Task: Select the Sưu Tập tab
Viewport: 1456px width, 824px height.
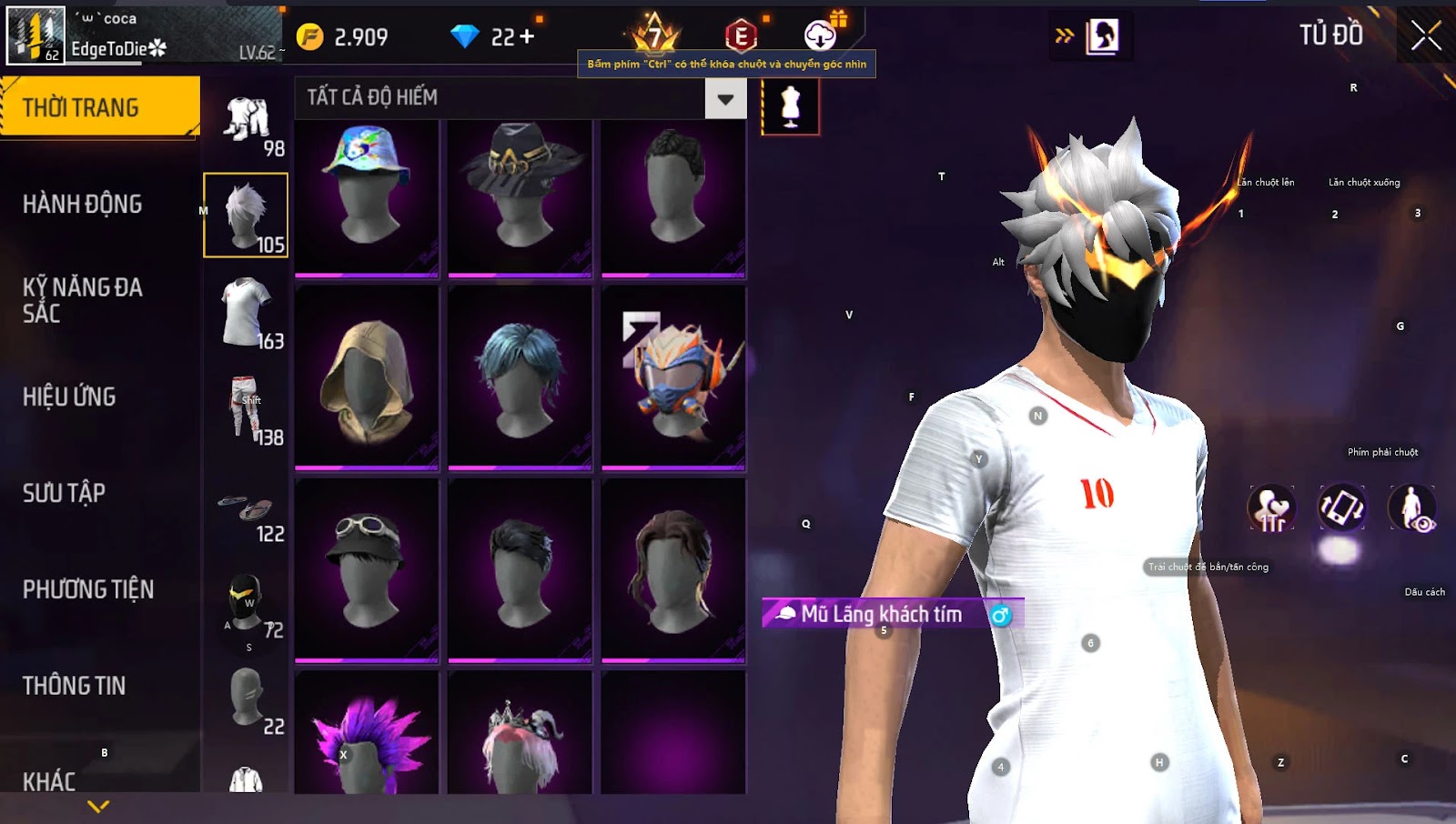Action: click(x=65, y=493)
